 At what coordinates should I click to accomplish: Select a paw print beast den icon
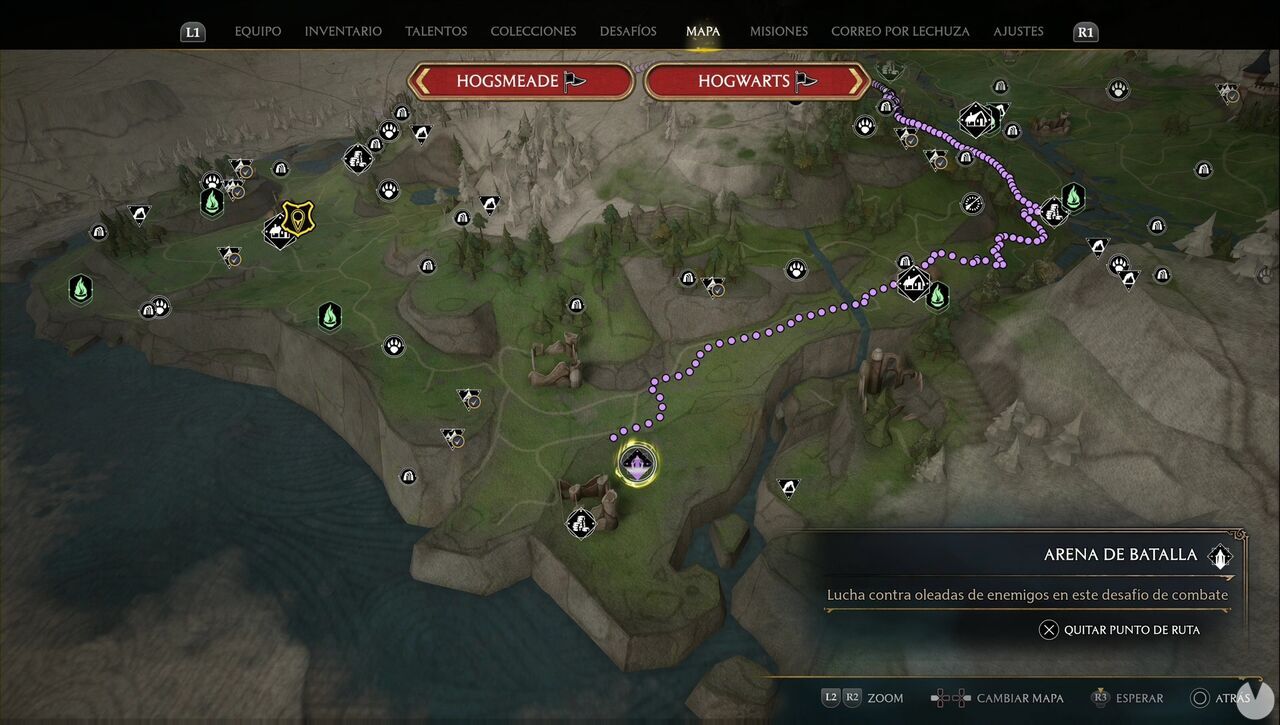[393, 346]
